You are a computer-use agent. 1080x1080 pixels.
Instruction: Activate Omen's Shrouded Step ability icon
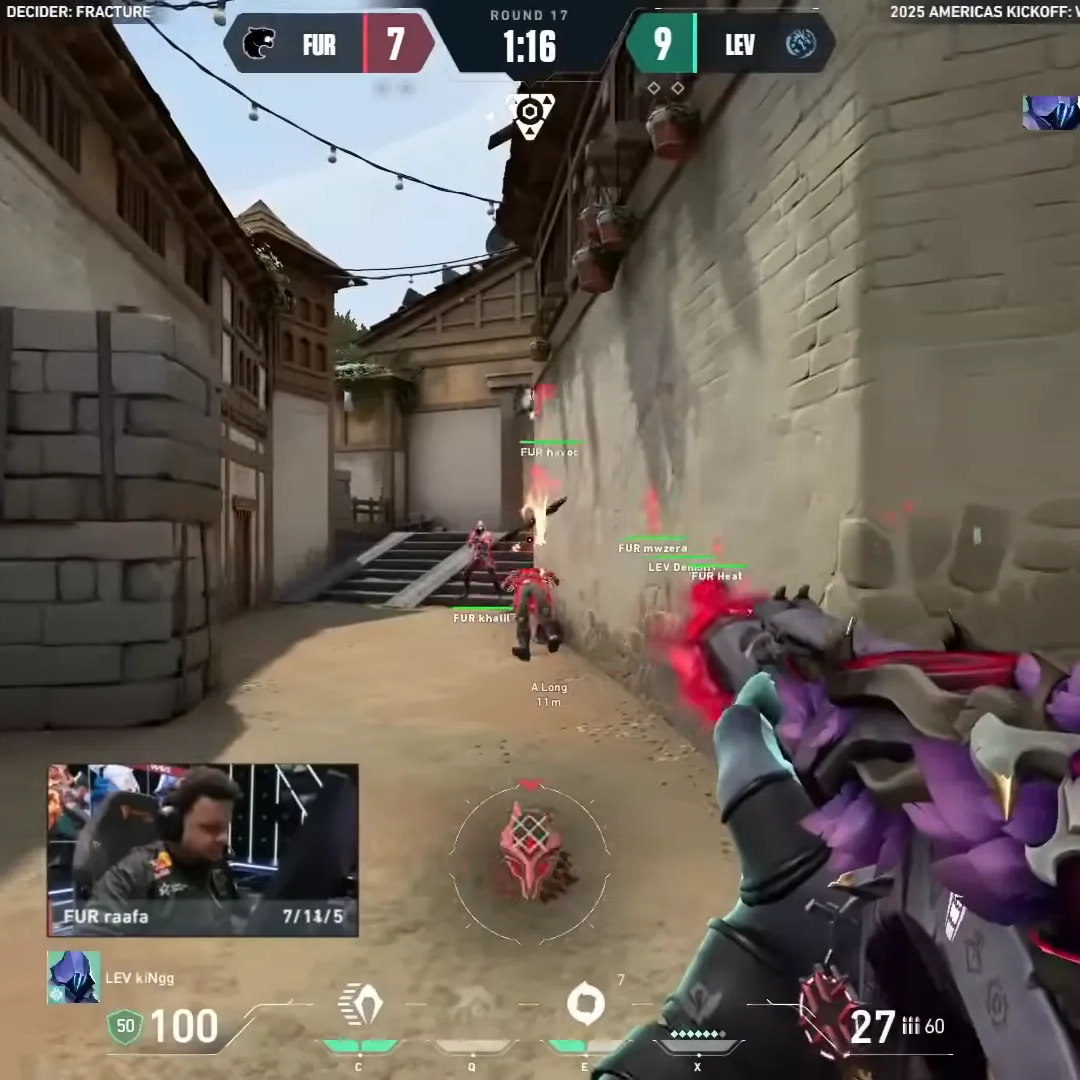[360, 1005]
